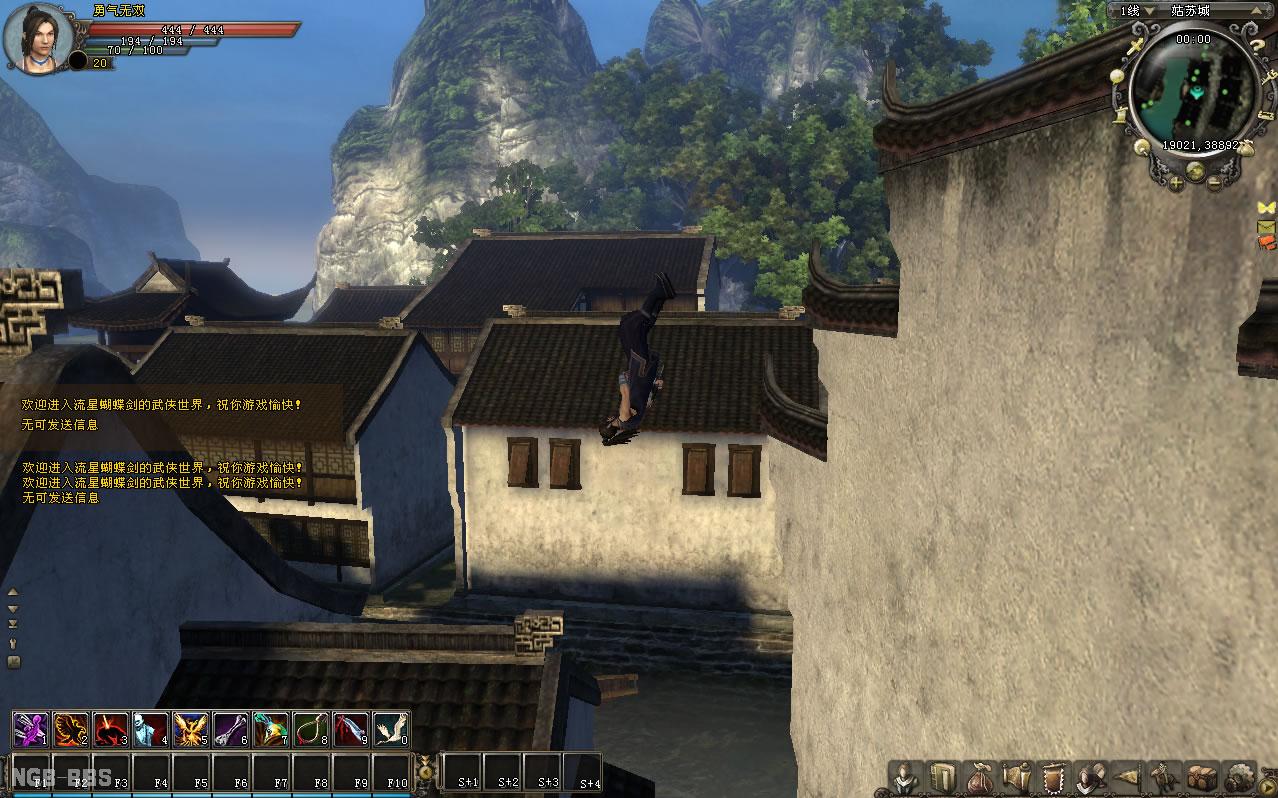Open the treasure chest icon

[1202, 777]
